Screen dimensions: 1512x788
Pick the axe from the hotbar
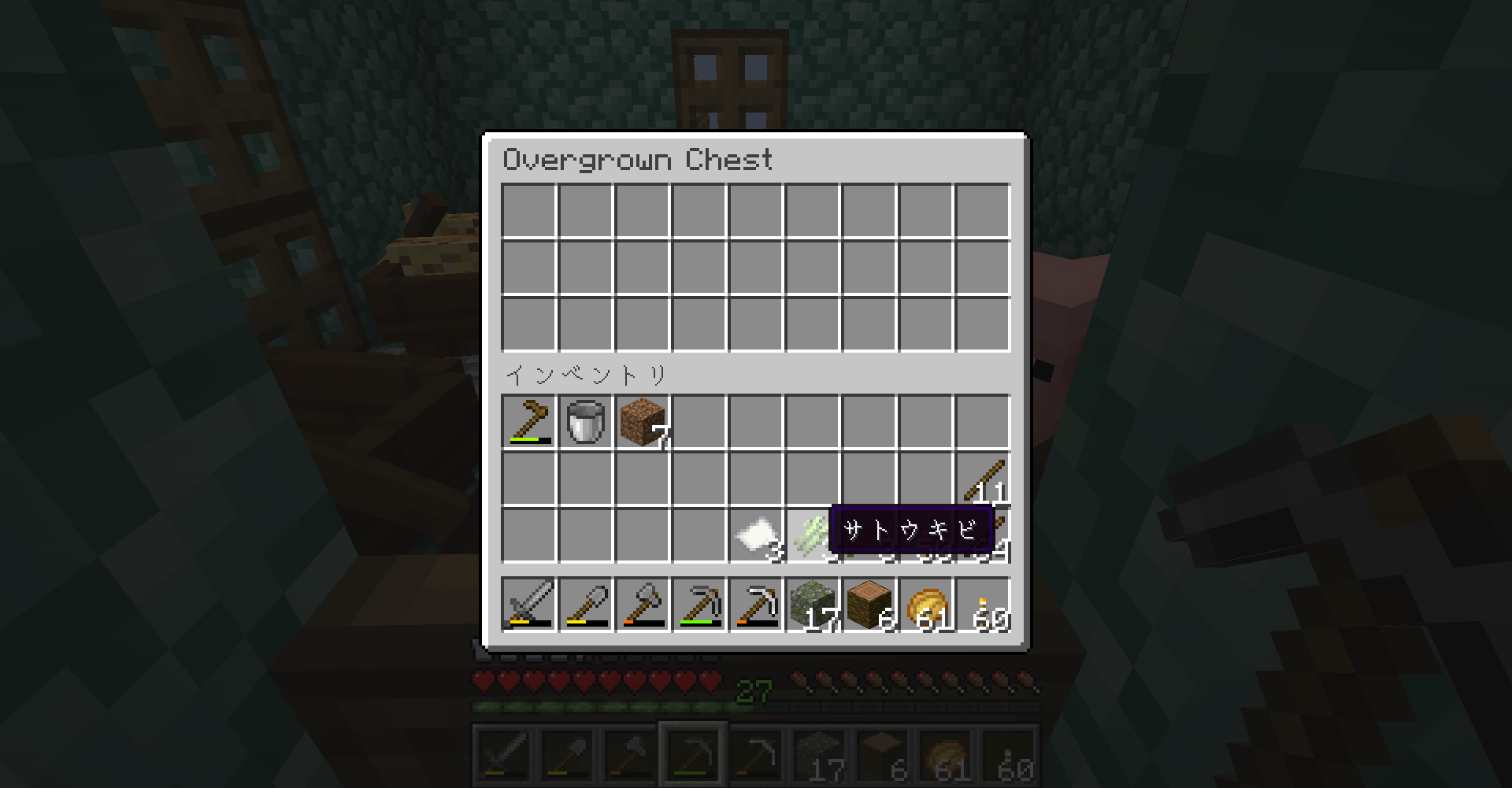[642, 606]
